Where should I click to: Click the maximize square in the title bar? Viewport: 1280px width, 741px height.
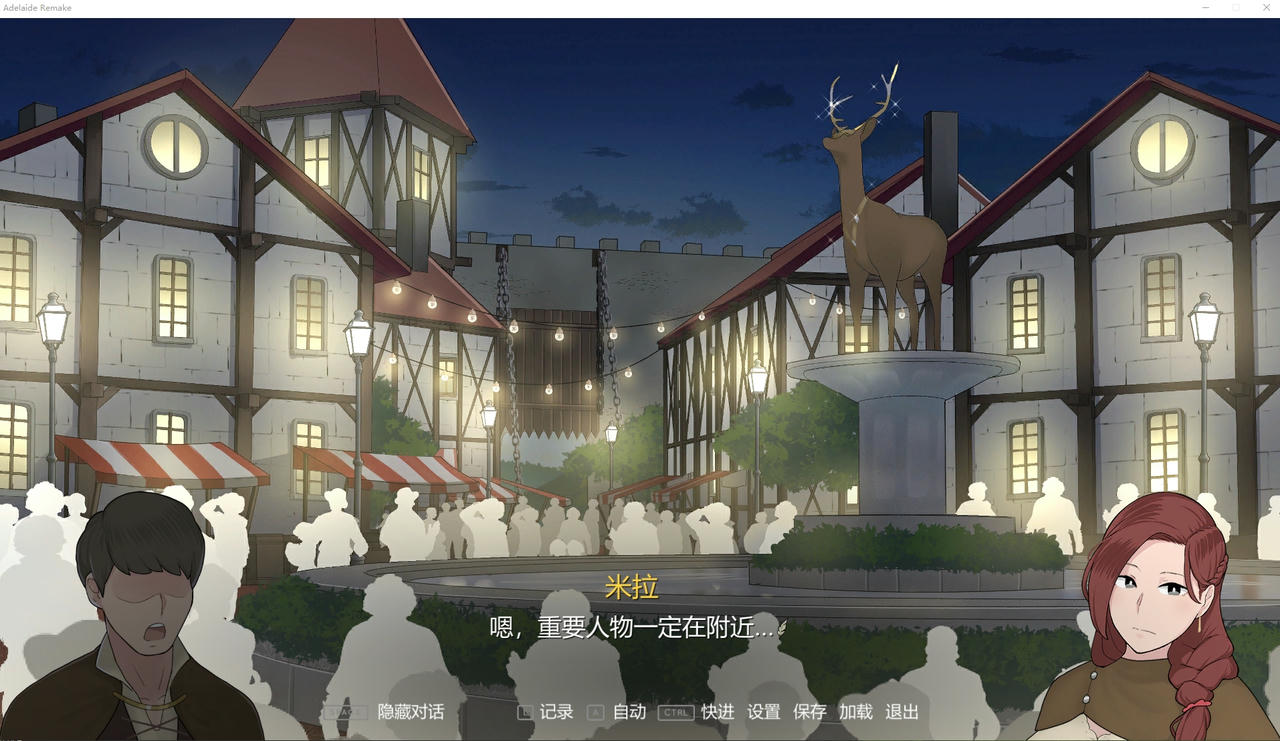[x=1236, y=8]
